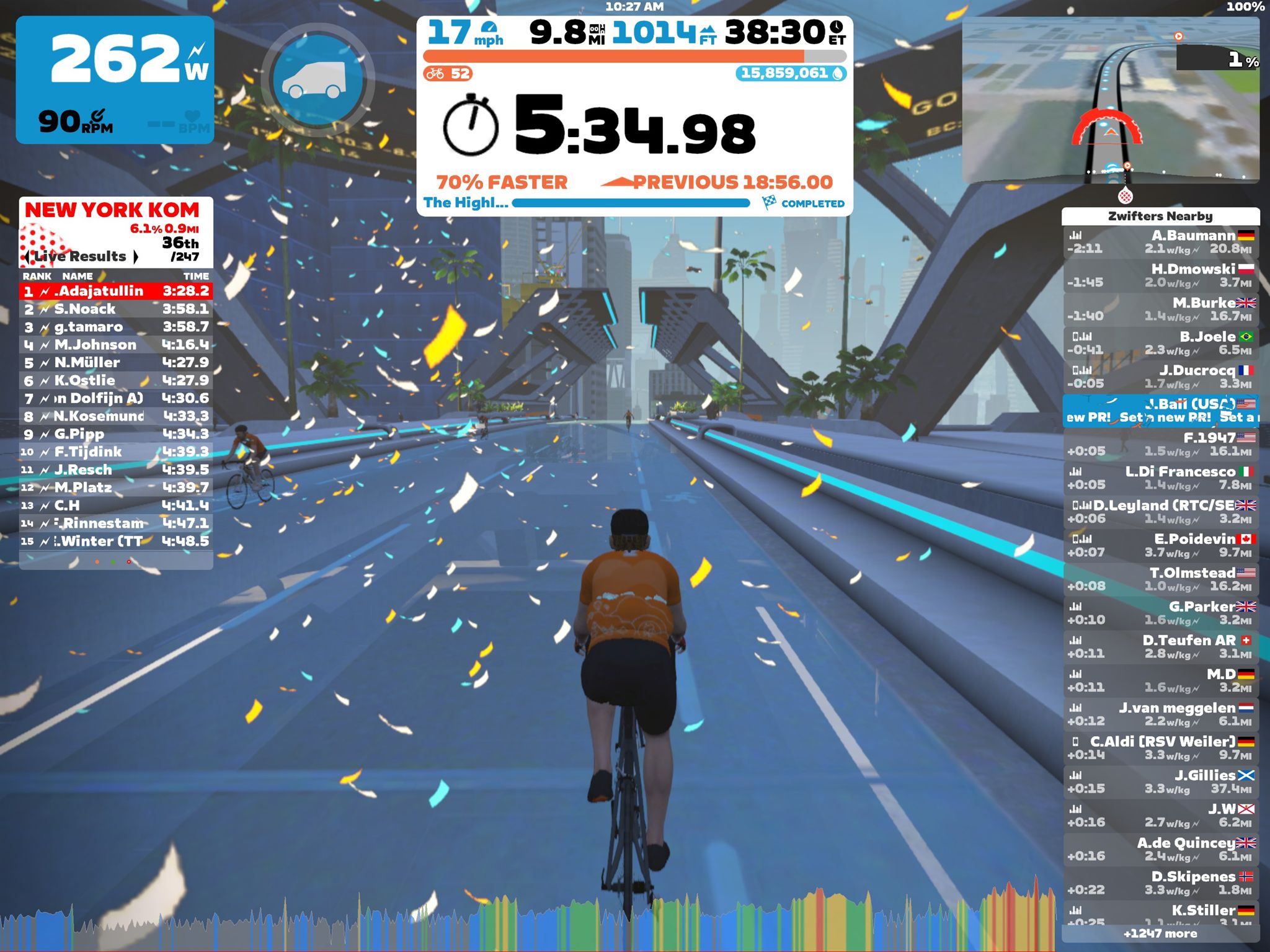The height and width of the screenshot is (952, 1270).
Task: Toggle A.Baumann's activity graph icon
Action: click(x=1077, y=235)
